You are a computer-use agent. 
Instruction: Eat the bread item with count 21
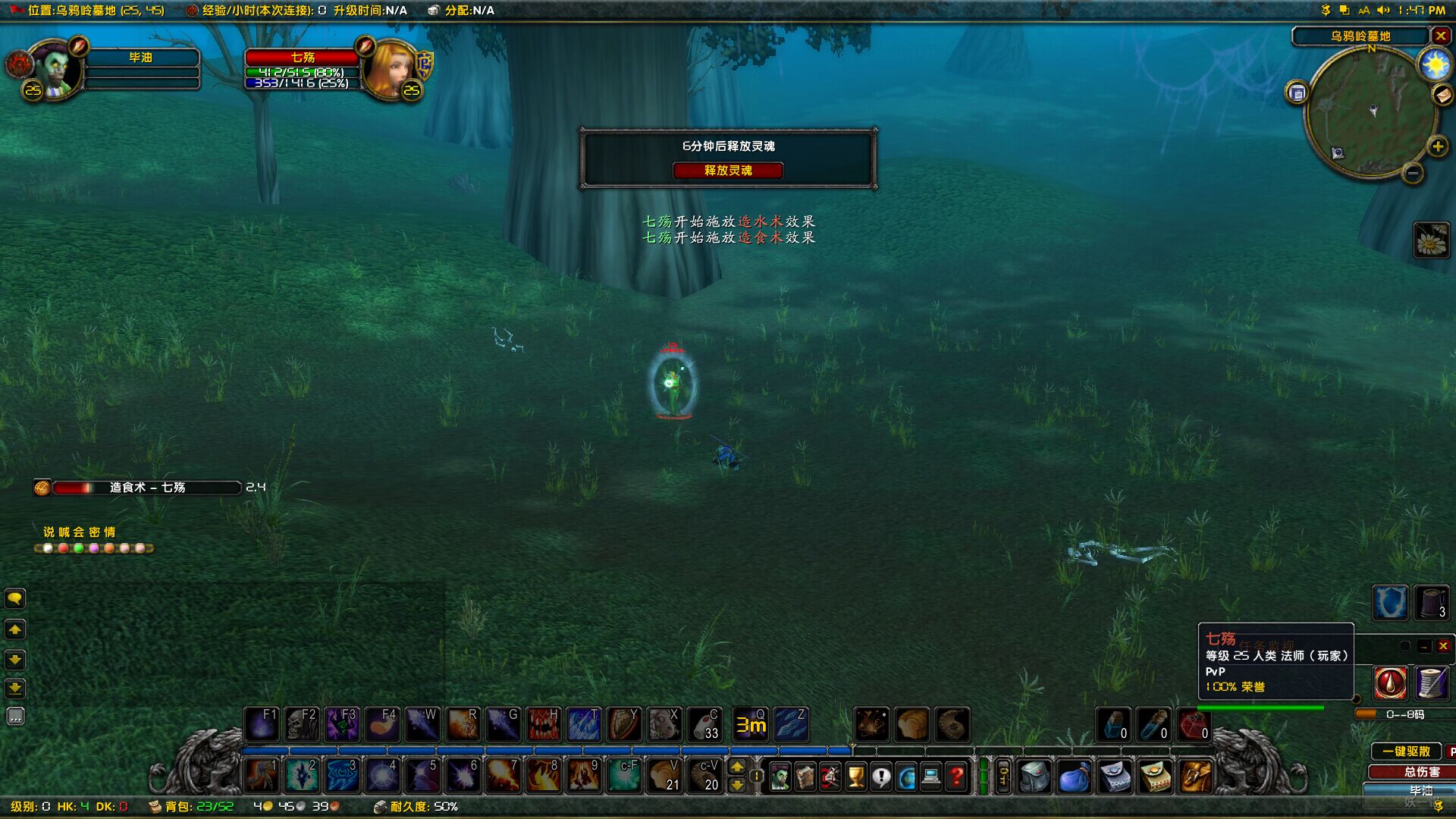(664, 776)
